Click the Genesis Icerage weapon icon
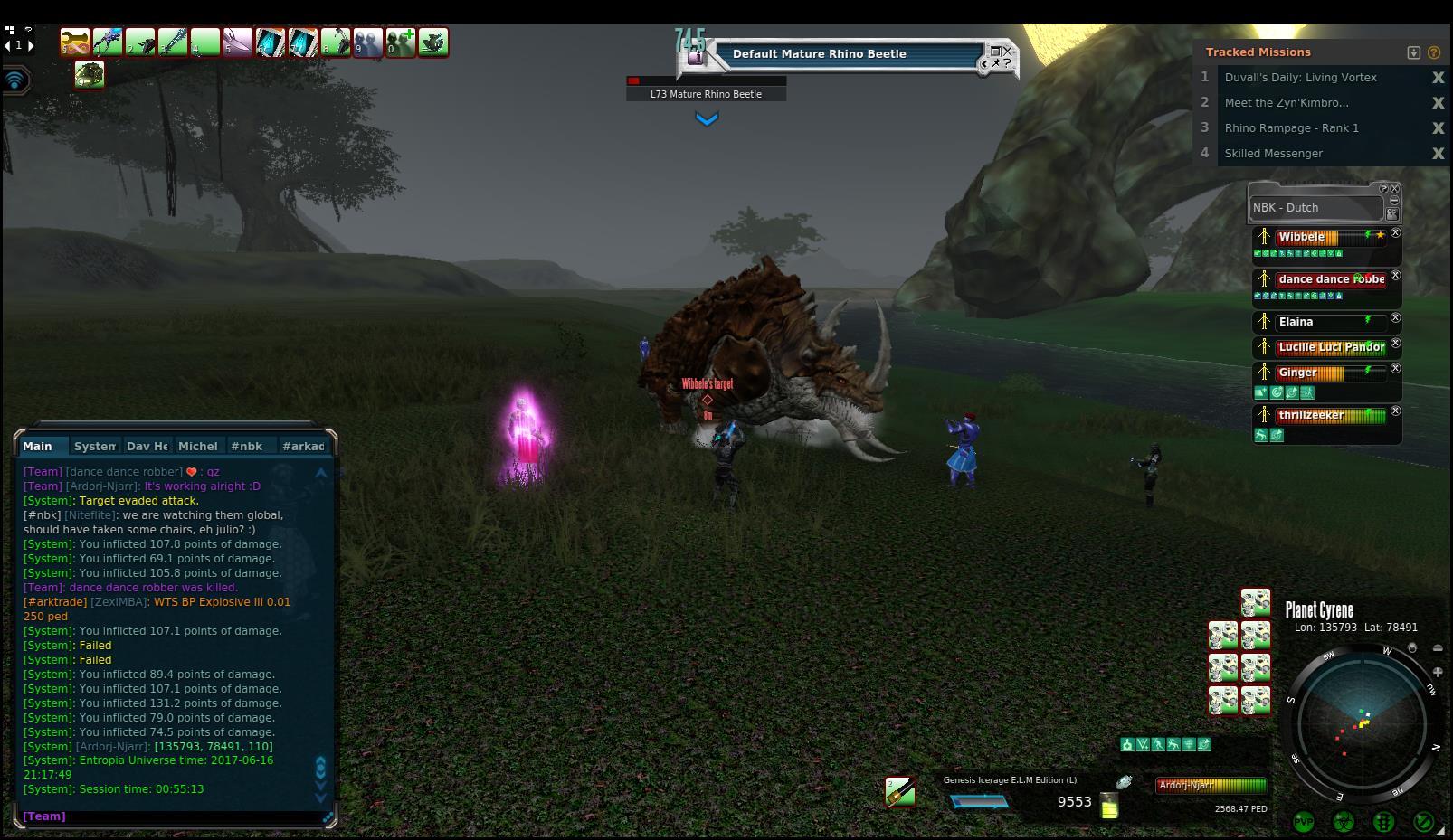The height and width of the screenshot is (840, 1453). 899,792
